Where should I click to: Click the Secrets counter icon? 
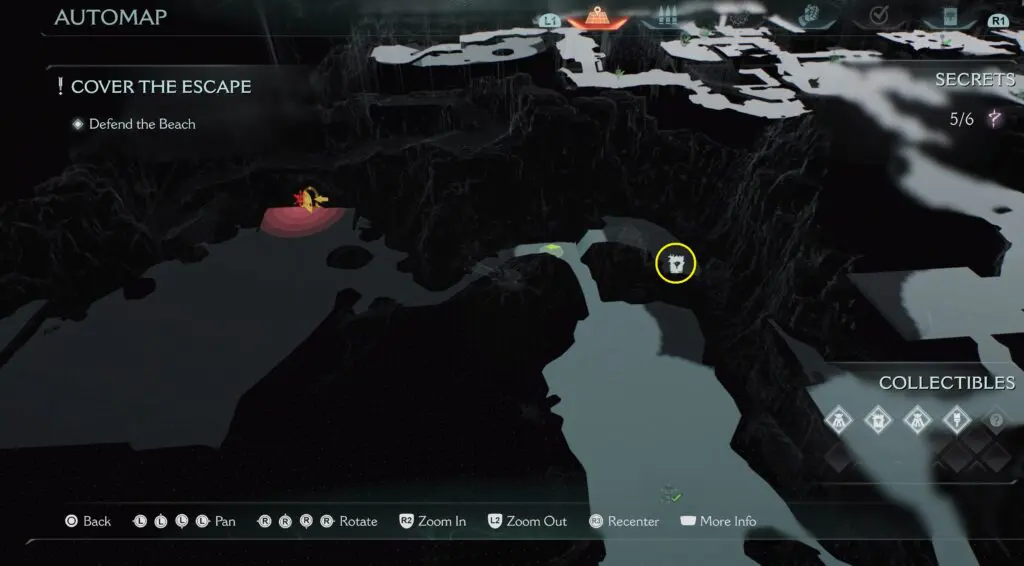tap(994, 120)
